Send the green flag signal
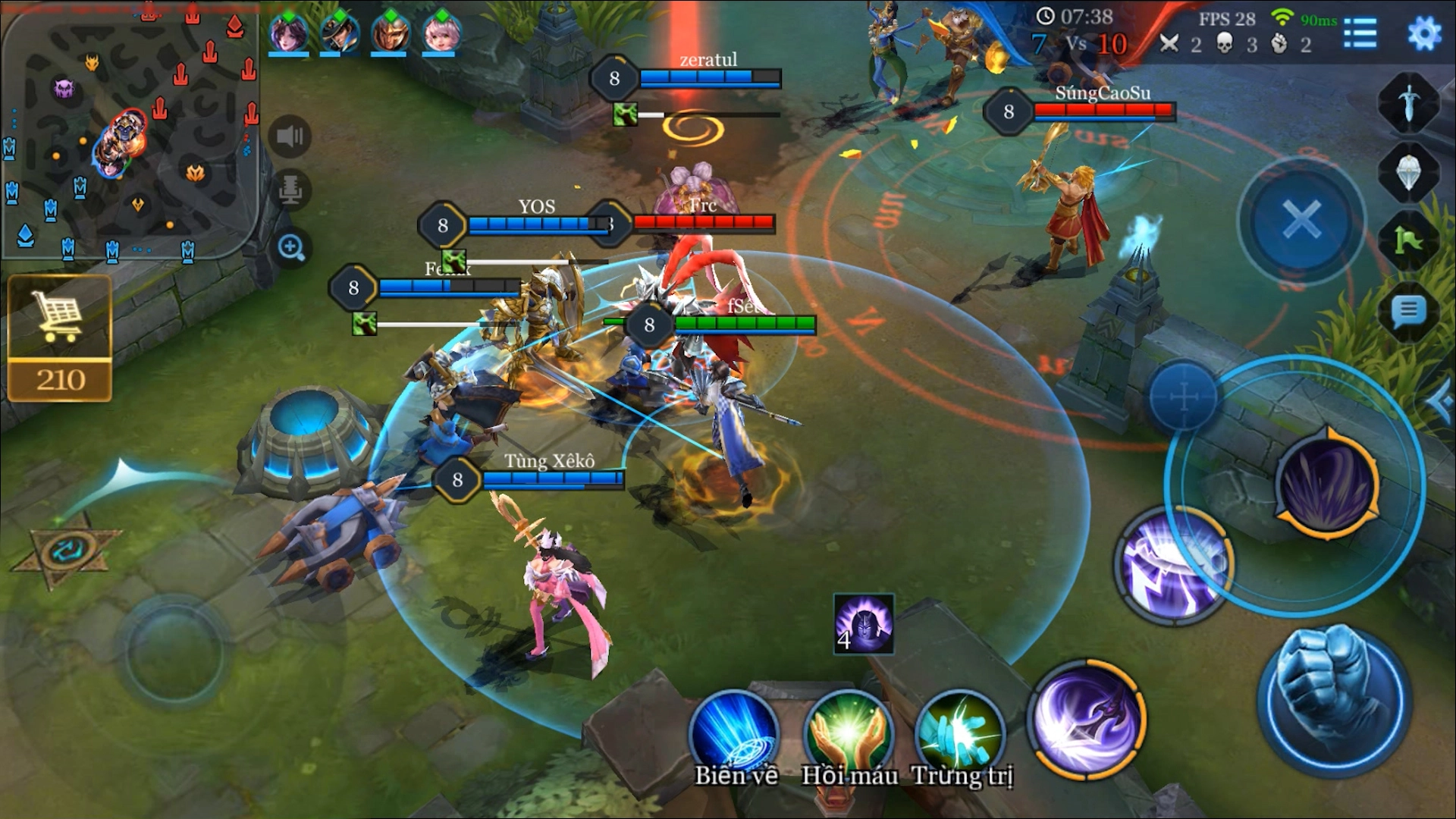The height and width of the screenshot is (819, 1456). click(x=1408, y=241)
